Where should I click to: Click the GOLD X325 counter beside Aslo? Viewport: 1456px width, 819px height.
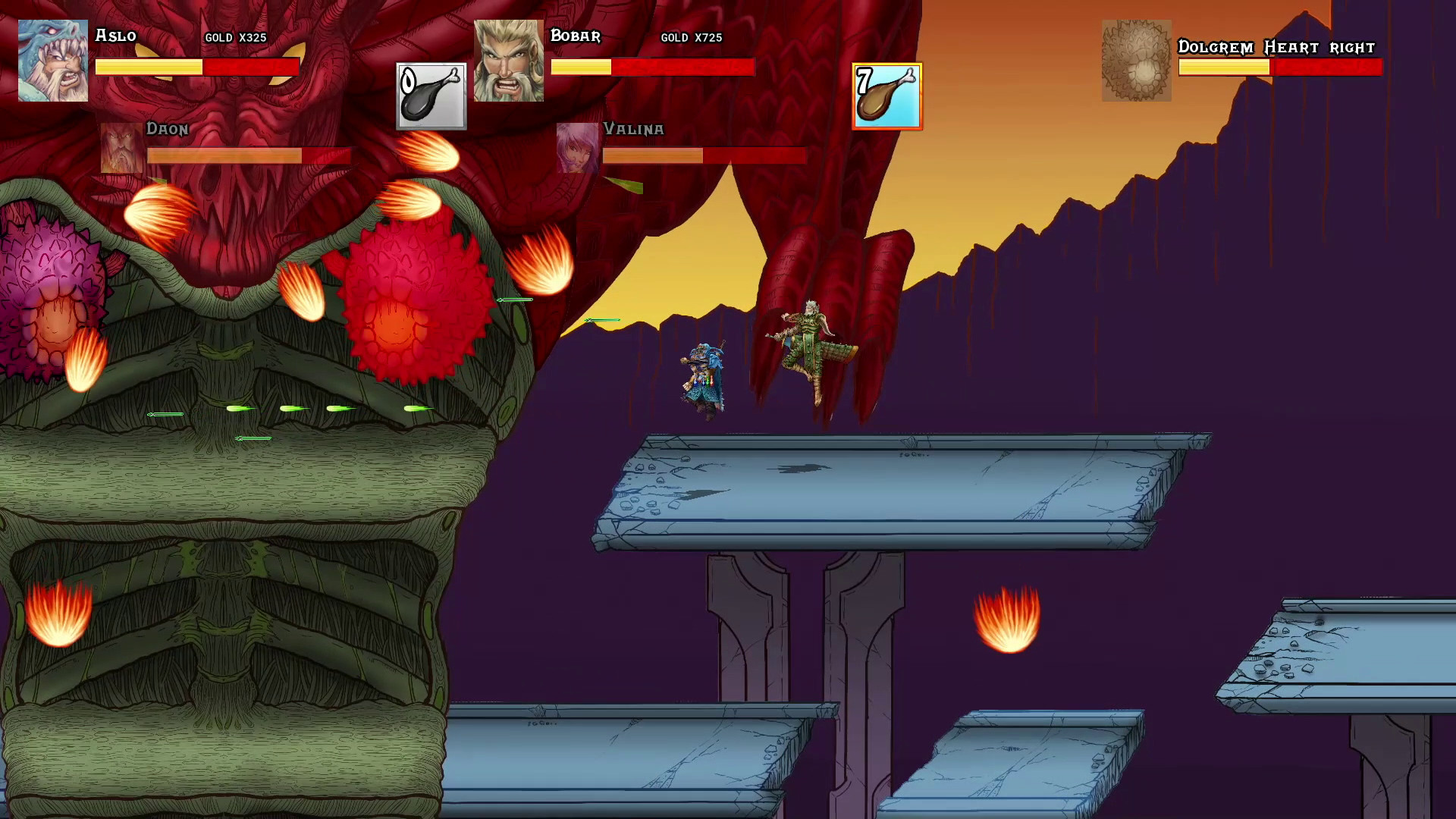[x=235, y=38]
